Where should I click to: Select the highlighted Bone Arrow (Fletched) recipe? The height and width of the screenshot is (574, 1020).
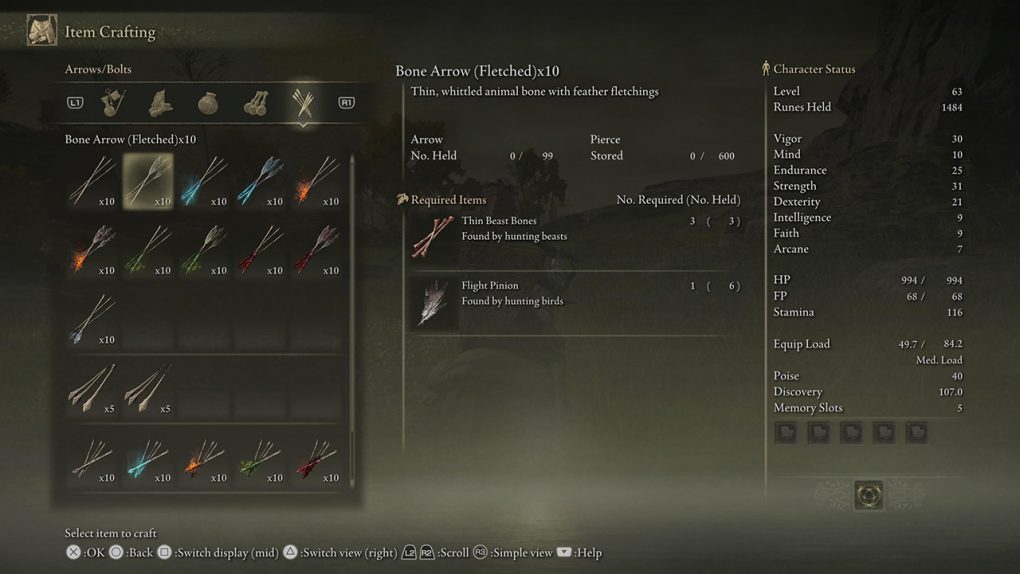(x=148, y=180)
